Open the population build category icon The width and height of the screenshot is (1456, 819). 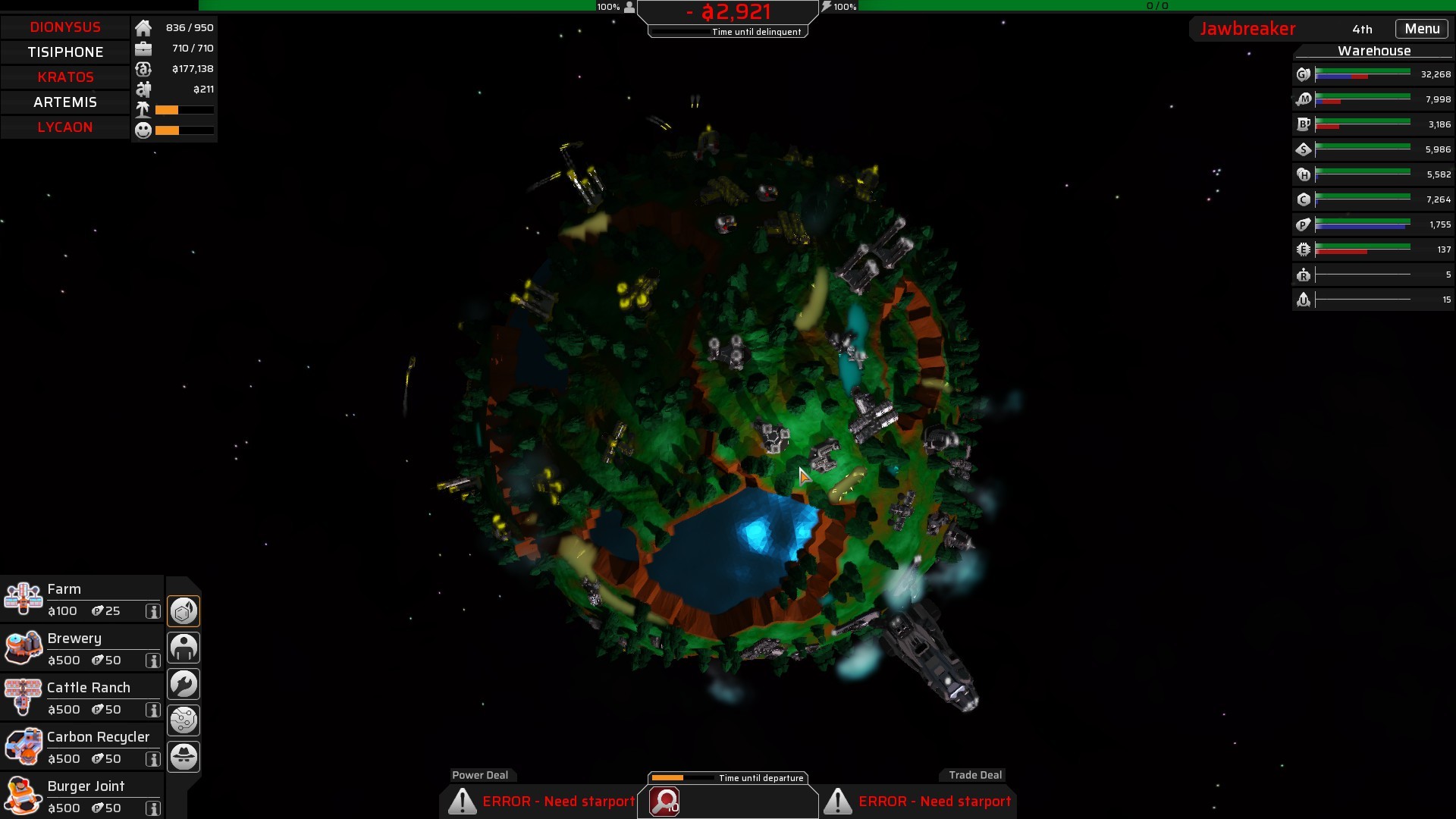[184, 647]
